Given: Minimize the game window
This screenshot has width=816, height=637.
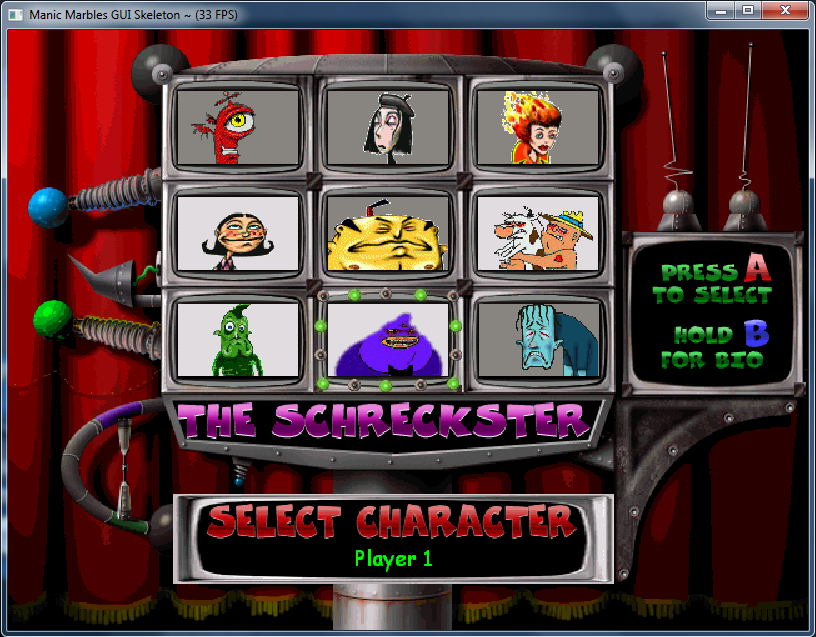Looking at the screenshot, I should coord(720,10).
